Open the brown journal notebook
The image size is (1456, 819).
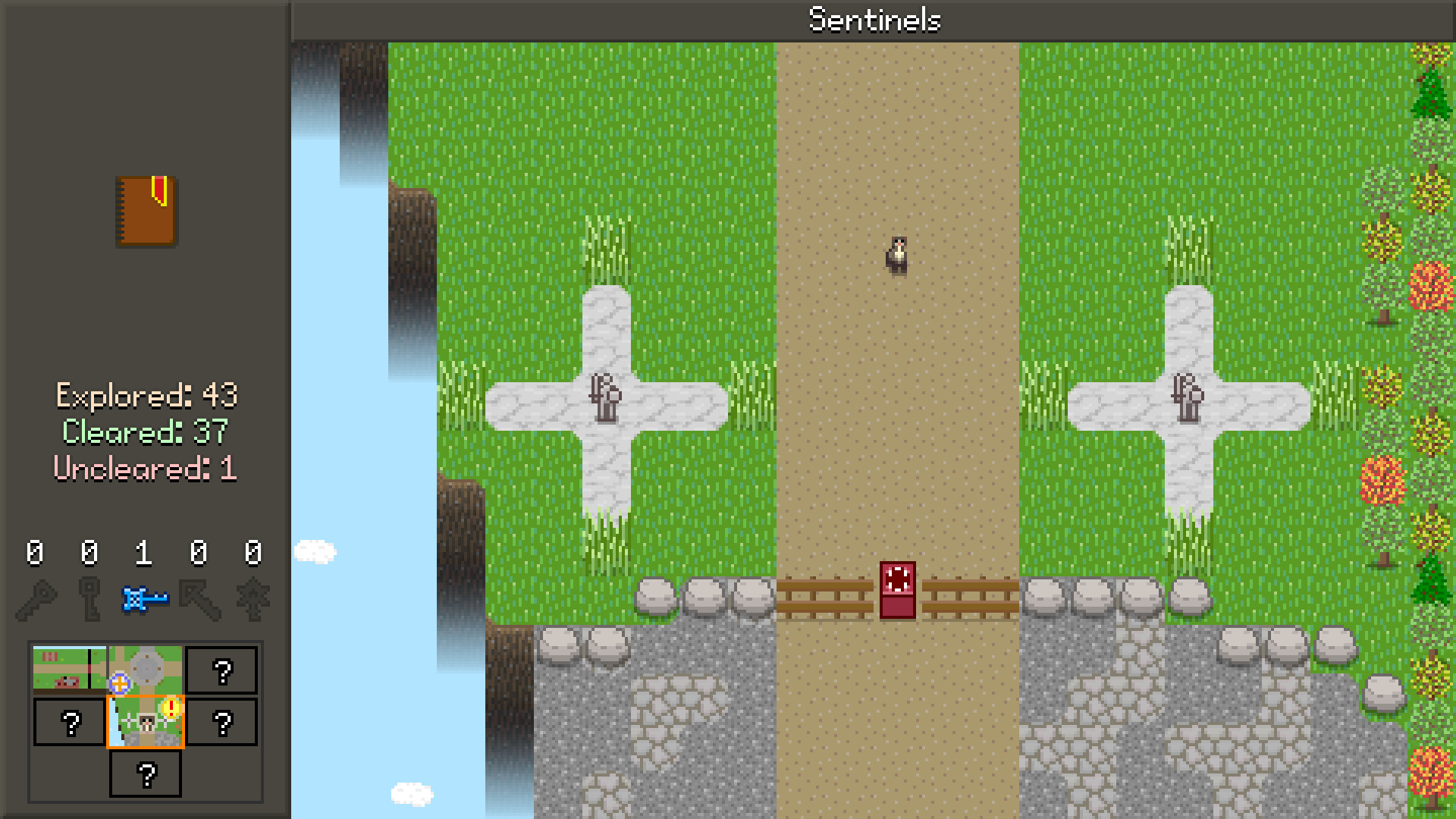pos(146,211)
